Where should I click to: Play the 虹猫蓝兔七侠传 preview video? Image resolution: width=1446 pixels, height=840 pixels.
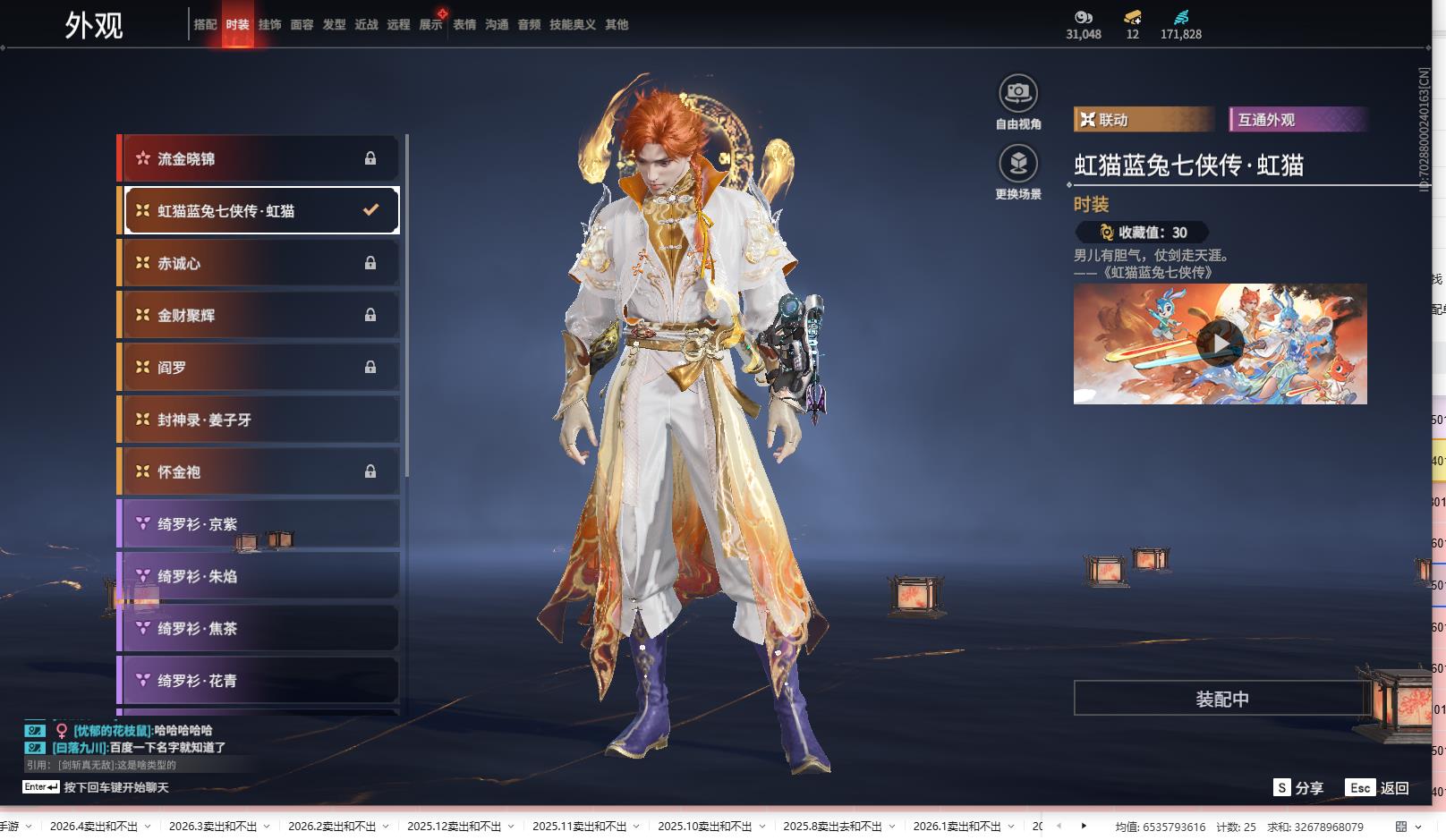pos(1220,344)
